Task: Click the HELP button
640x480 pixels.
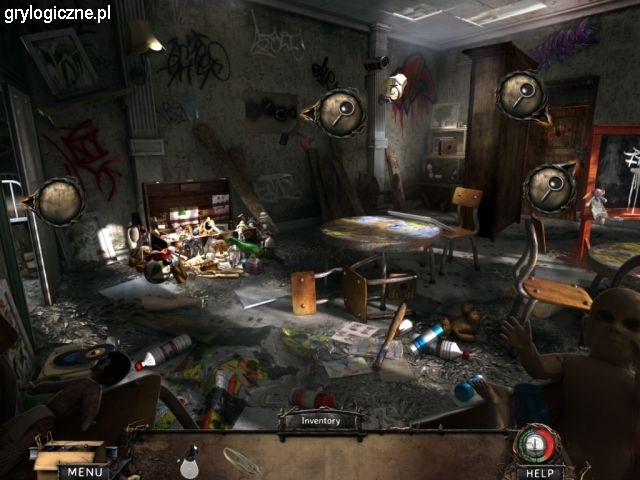Action: click(x=540, y=471)
